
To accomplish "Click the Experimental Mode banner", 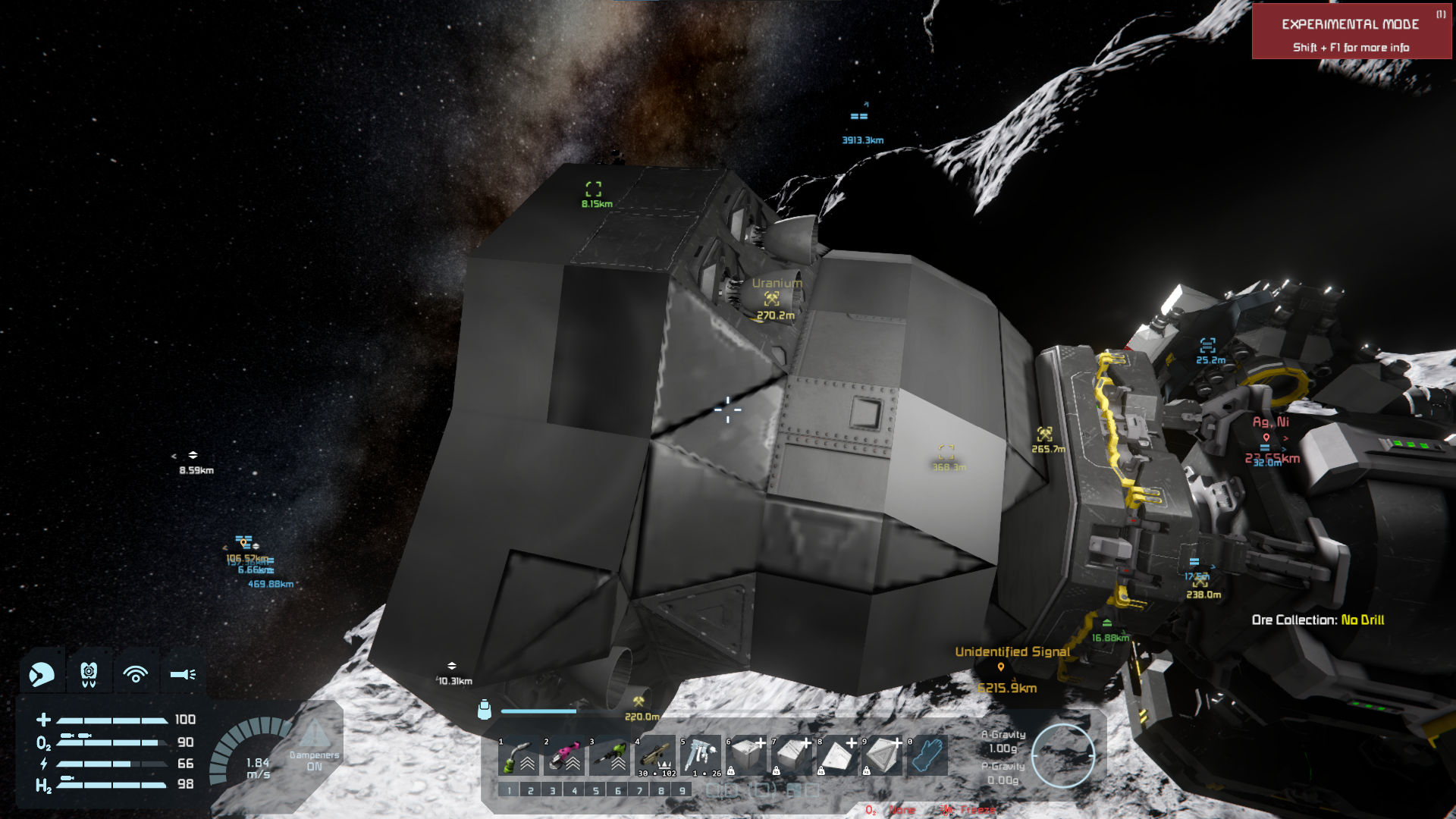I will pos(1351,32).
